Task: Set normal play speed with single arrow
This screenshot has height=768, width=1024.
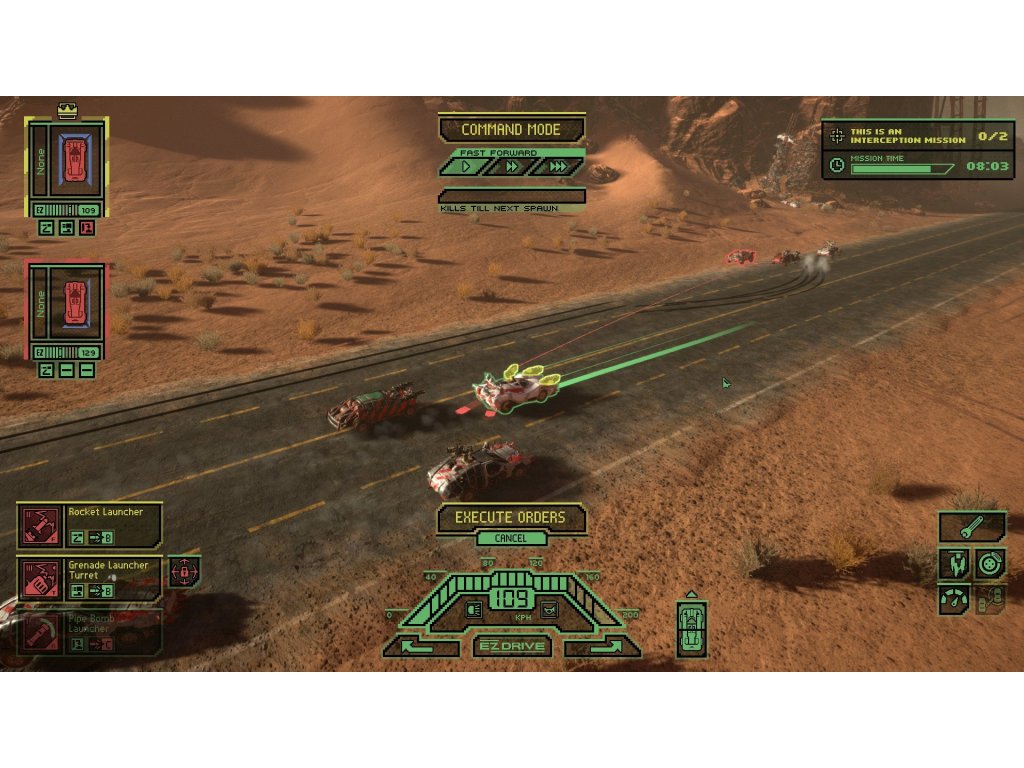Action: (464, 167)
